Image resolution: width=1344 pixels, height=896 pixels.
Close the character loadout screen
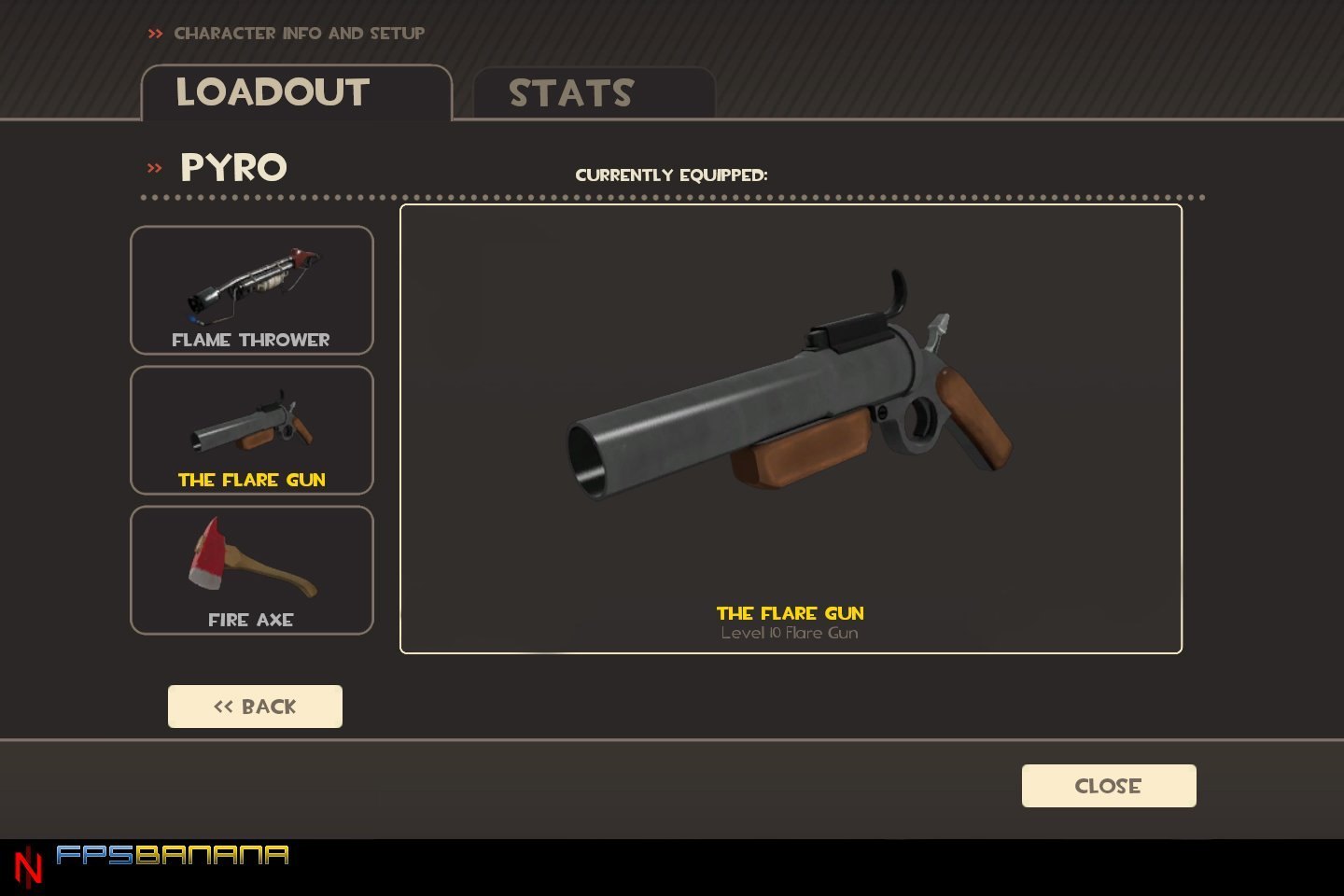(x=1108, y=786)
